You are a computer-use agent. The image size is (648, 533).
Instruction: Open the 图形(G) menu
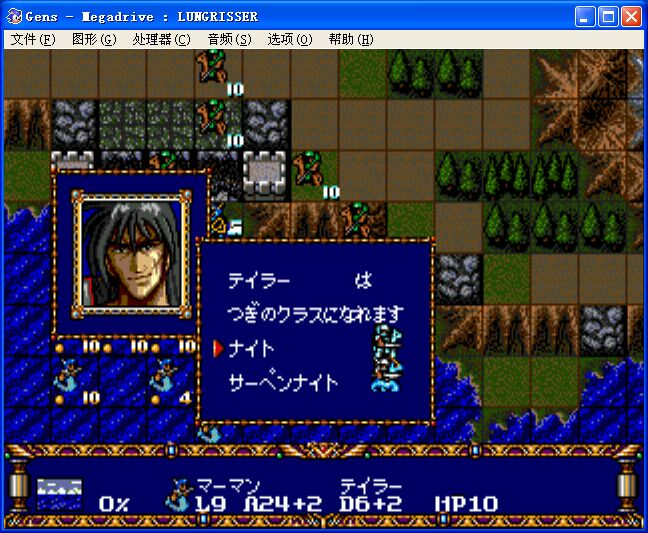click(94, 39)
